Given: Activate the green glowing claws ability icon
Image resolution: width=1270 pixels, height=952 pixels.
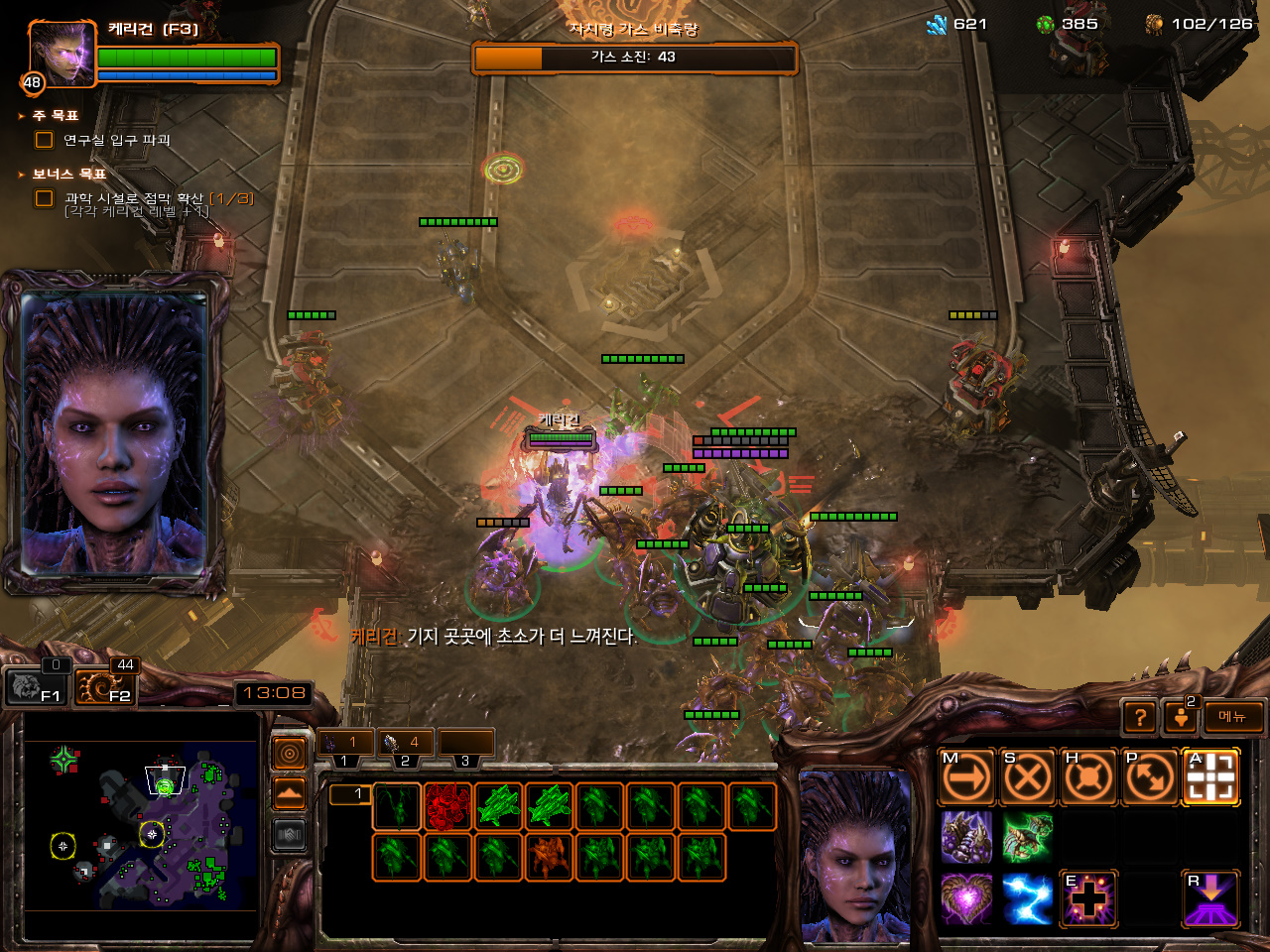Looking at the screenshot, I should (x=1027, y=838).
